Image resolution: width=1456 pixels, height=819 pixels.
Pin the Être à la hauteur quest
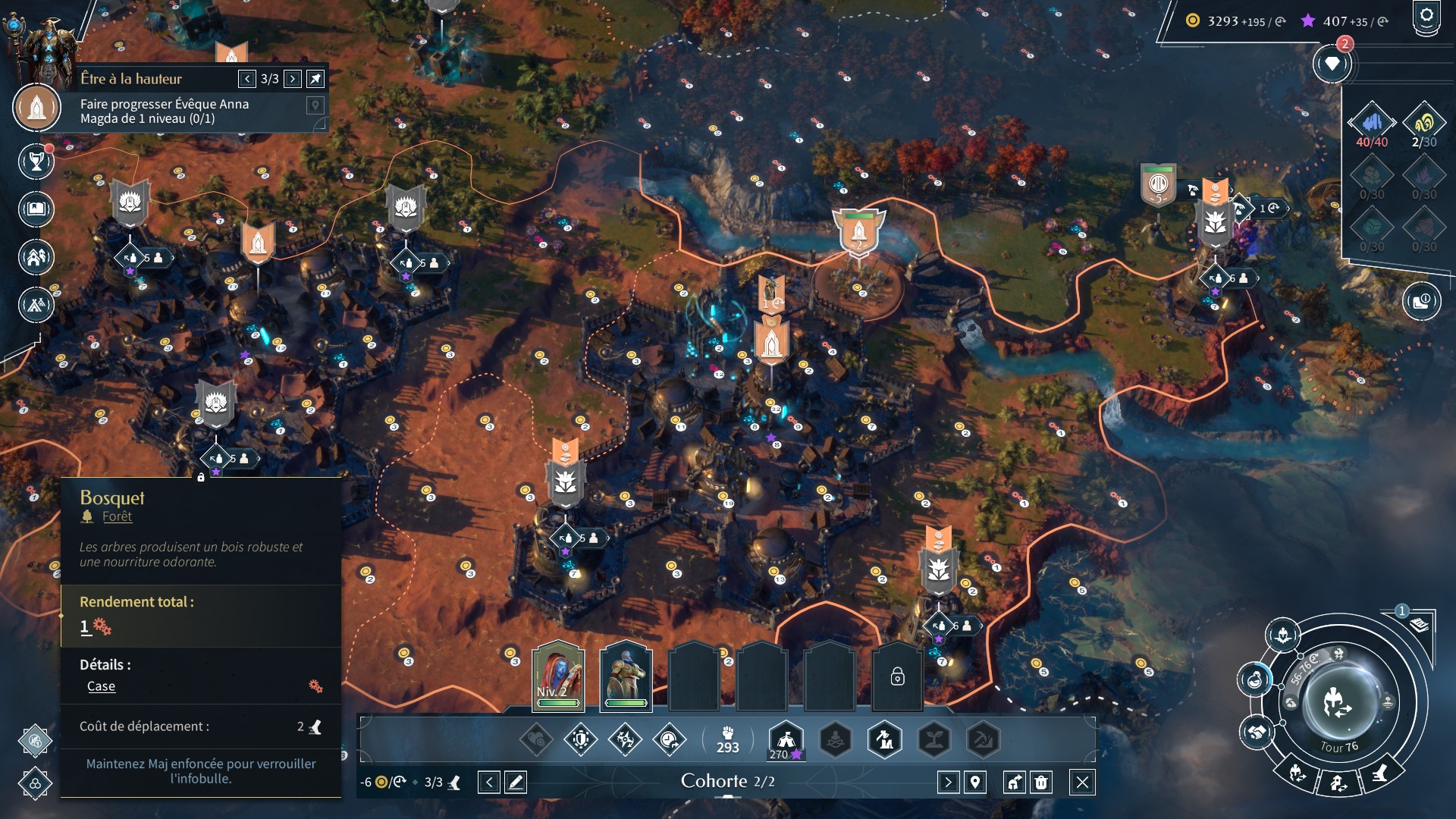[315, 79]
